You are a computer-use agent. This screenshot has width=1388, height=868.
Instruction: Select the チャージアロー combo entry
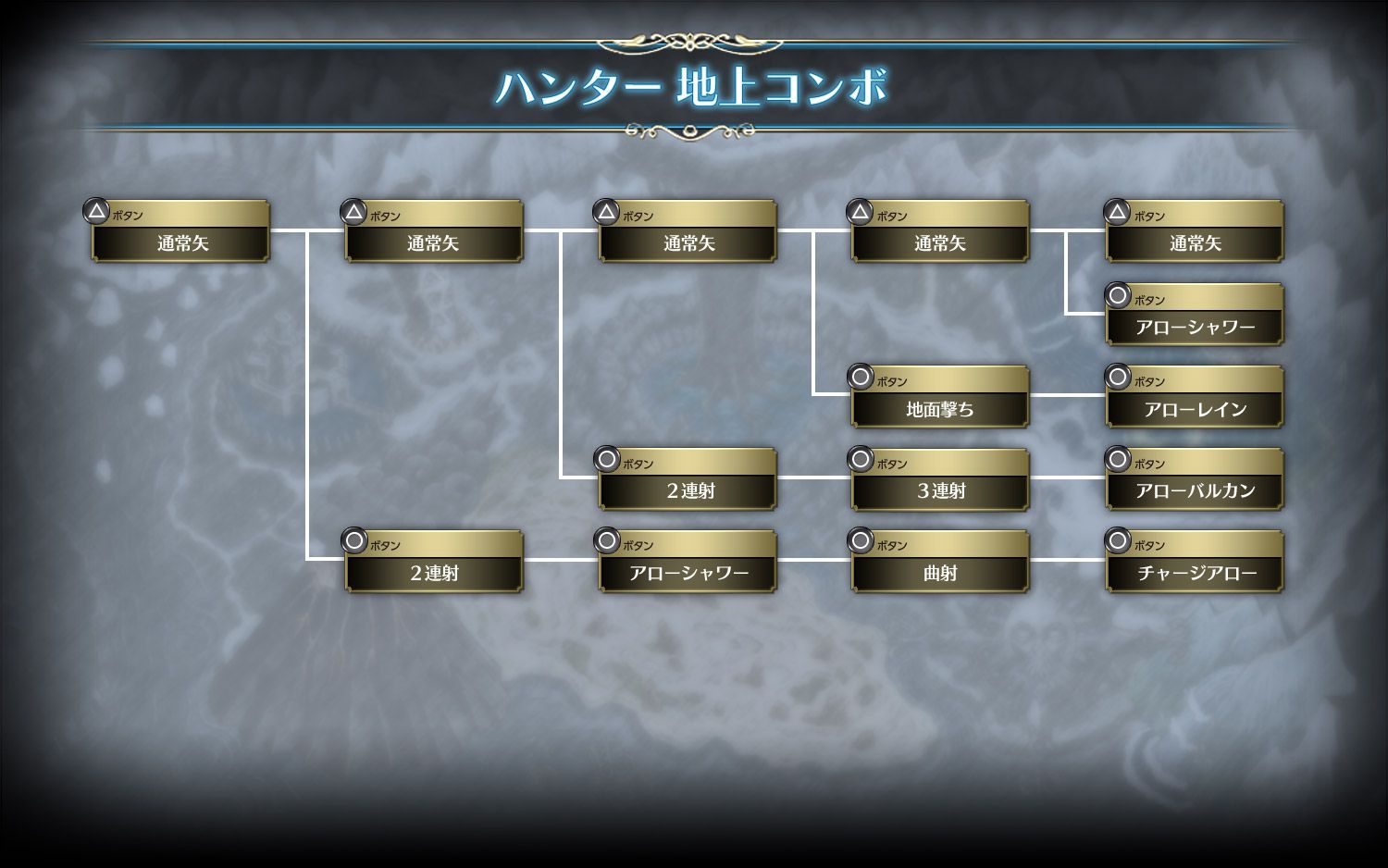[x=1194, y=571]
